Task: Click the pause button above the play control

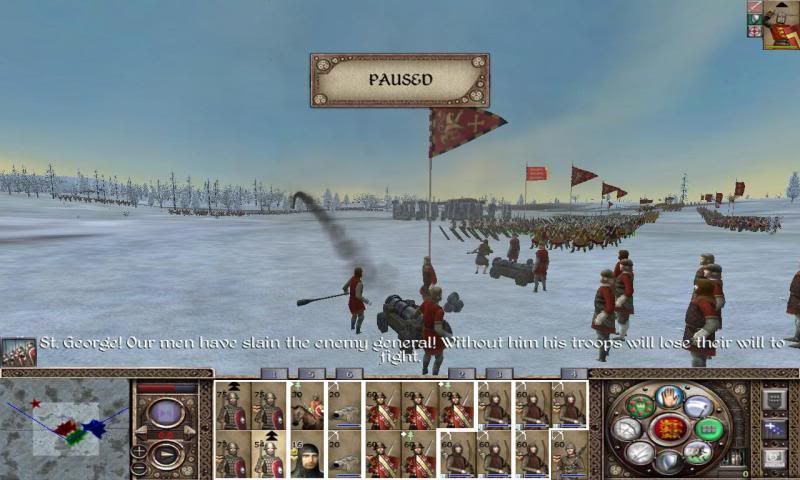Action: 165,412
